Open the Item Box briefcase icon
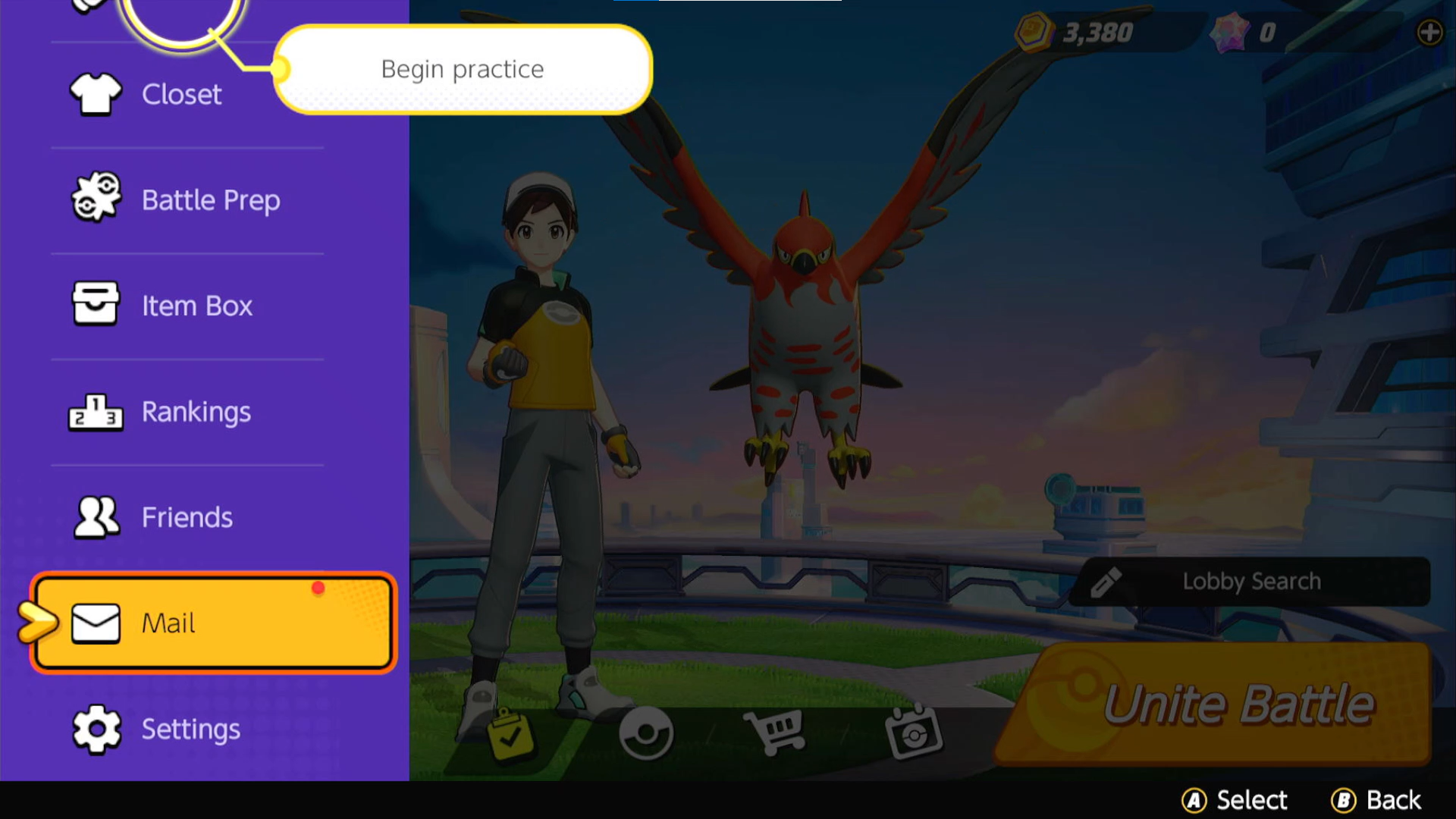Screen dimensions: 1456x819 click(96, 304)
